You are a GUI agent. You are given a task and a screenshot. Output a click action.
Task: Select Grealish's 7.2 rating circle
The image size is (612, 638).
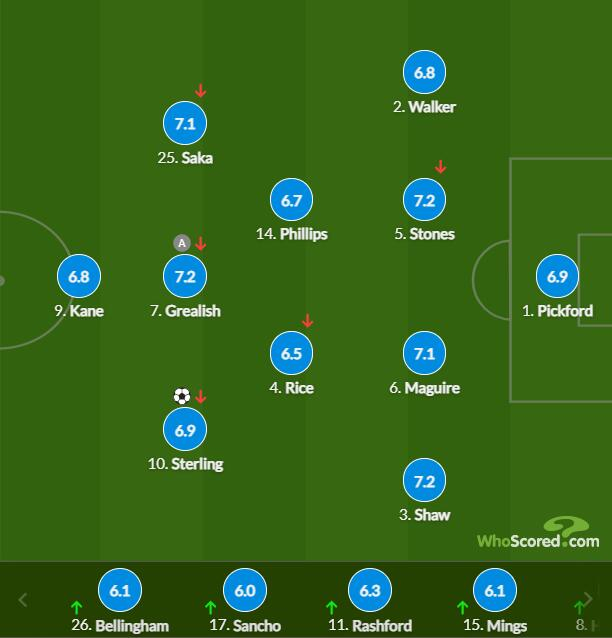[x=184, y=277]
